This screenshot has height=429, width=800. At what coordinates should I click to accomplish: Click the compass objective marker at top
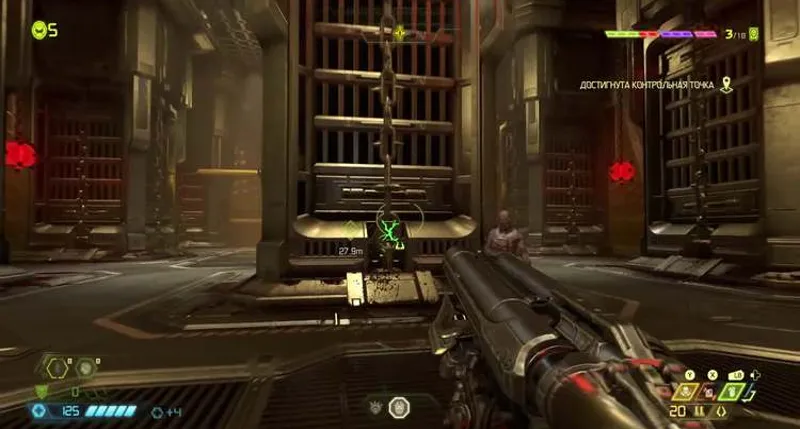[399, 32]
